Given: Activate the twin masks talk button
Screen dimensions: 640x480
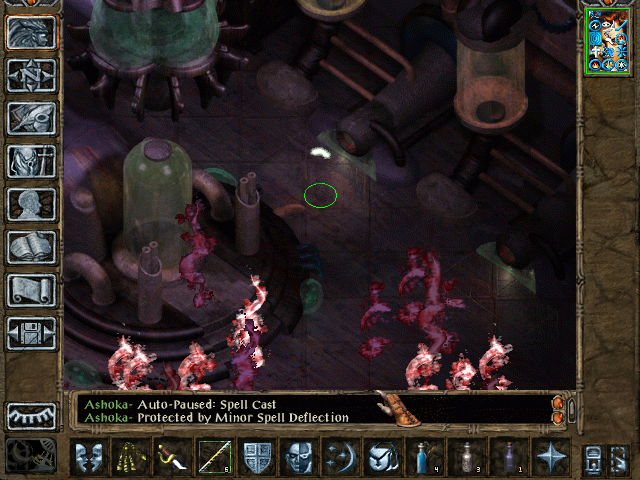Looking at the screenshot, I should pyautogui.click(x=89, y=457).
